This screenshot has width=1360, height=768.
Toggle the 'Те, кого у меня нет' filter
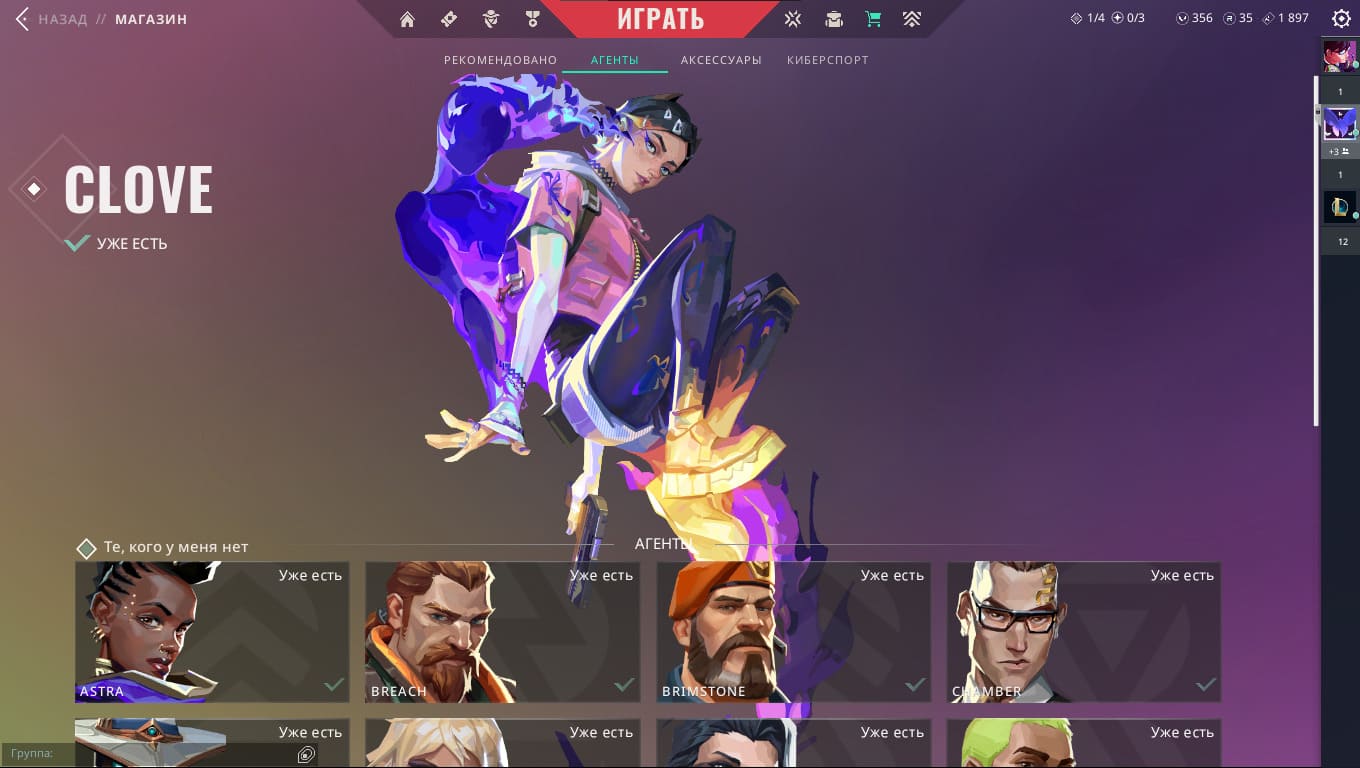[87, 548]
